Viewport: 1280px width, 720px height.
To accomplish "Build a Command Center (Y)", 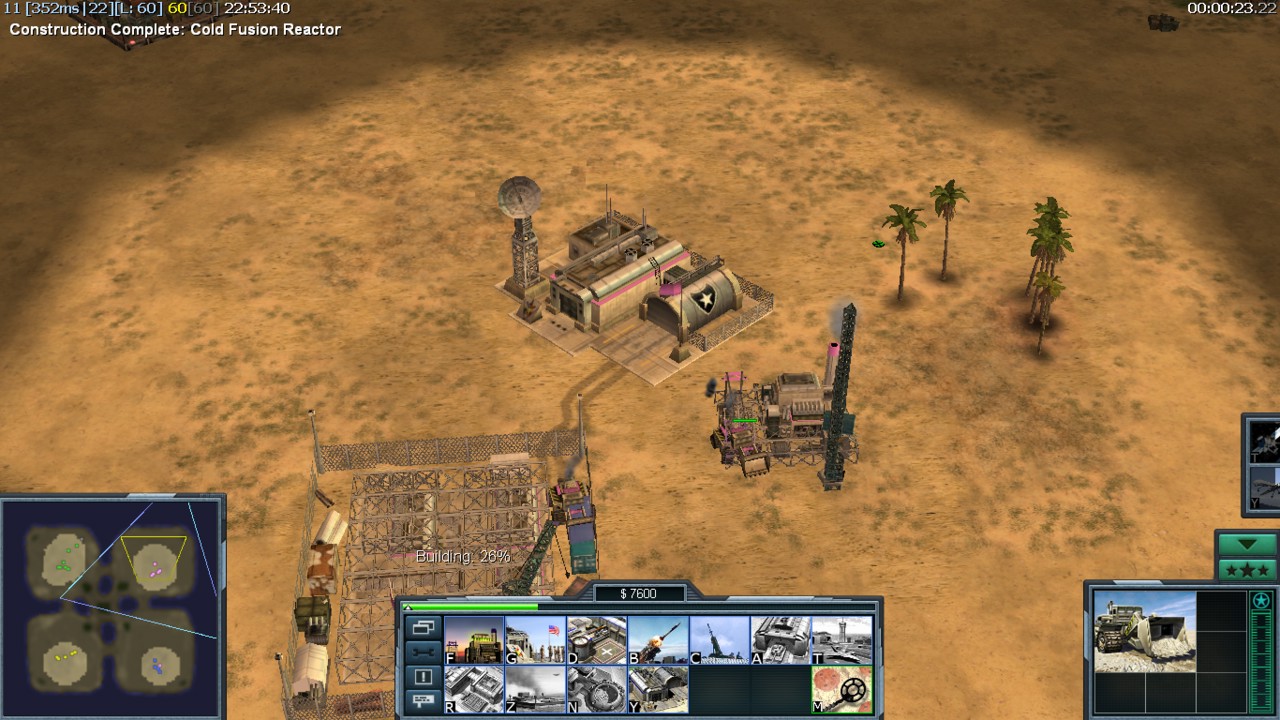I will click(x=658, y=689).
